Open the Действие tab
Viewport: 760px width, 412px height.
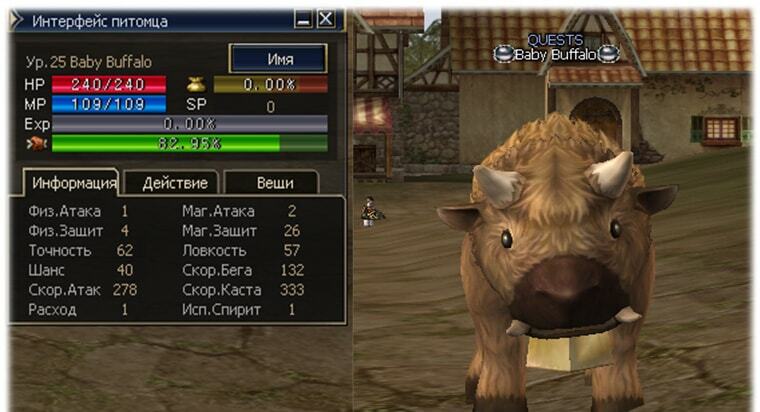tap(175, 183)
